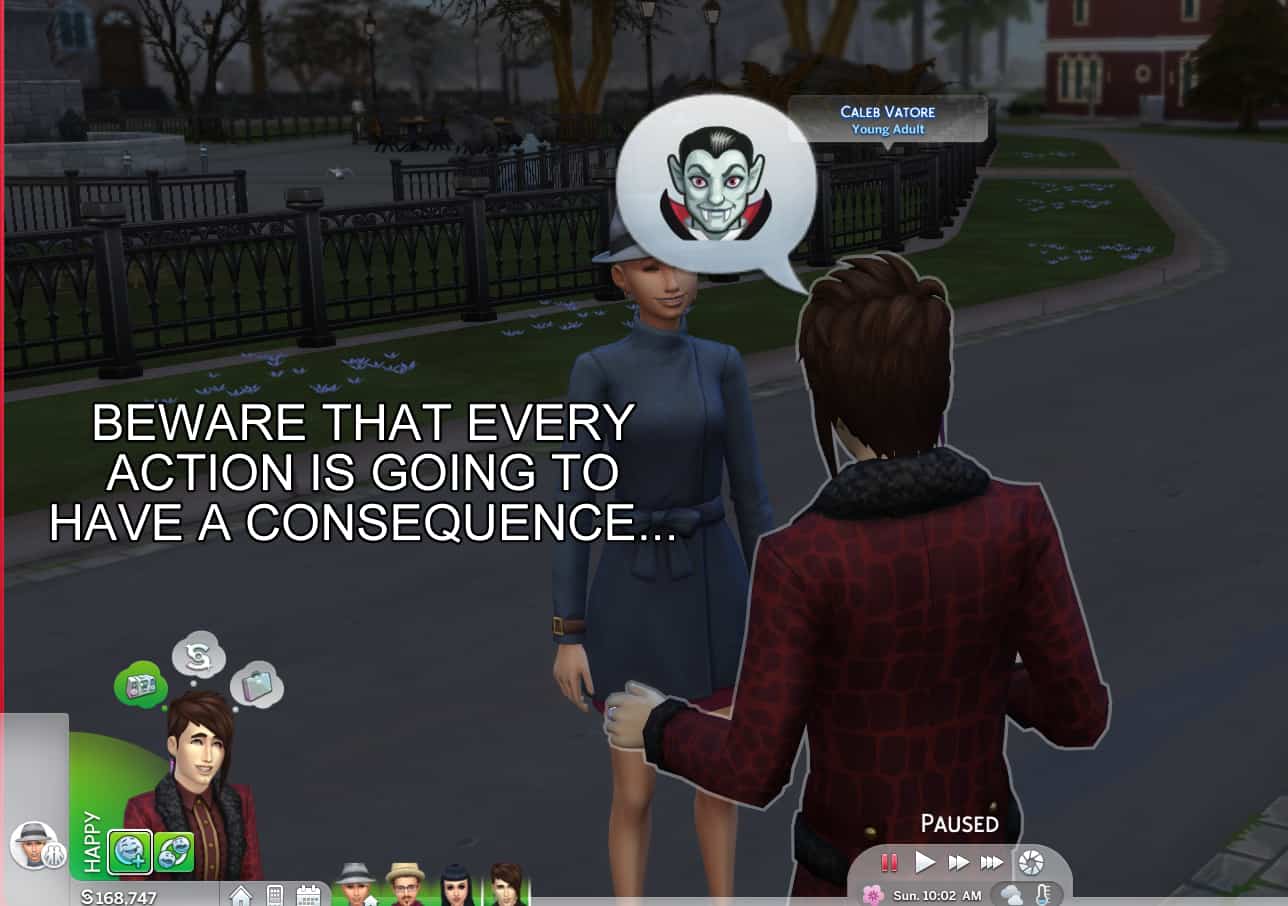Click the red pause button
1288x906 pixels.
click(x=888, y=862)
